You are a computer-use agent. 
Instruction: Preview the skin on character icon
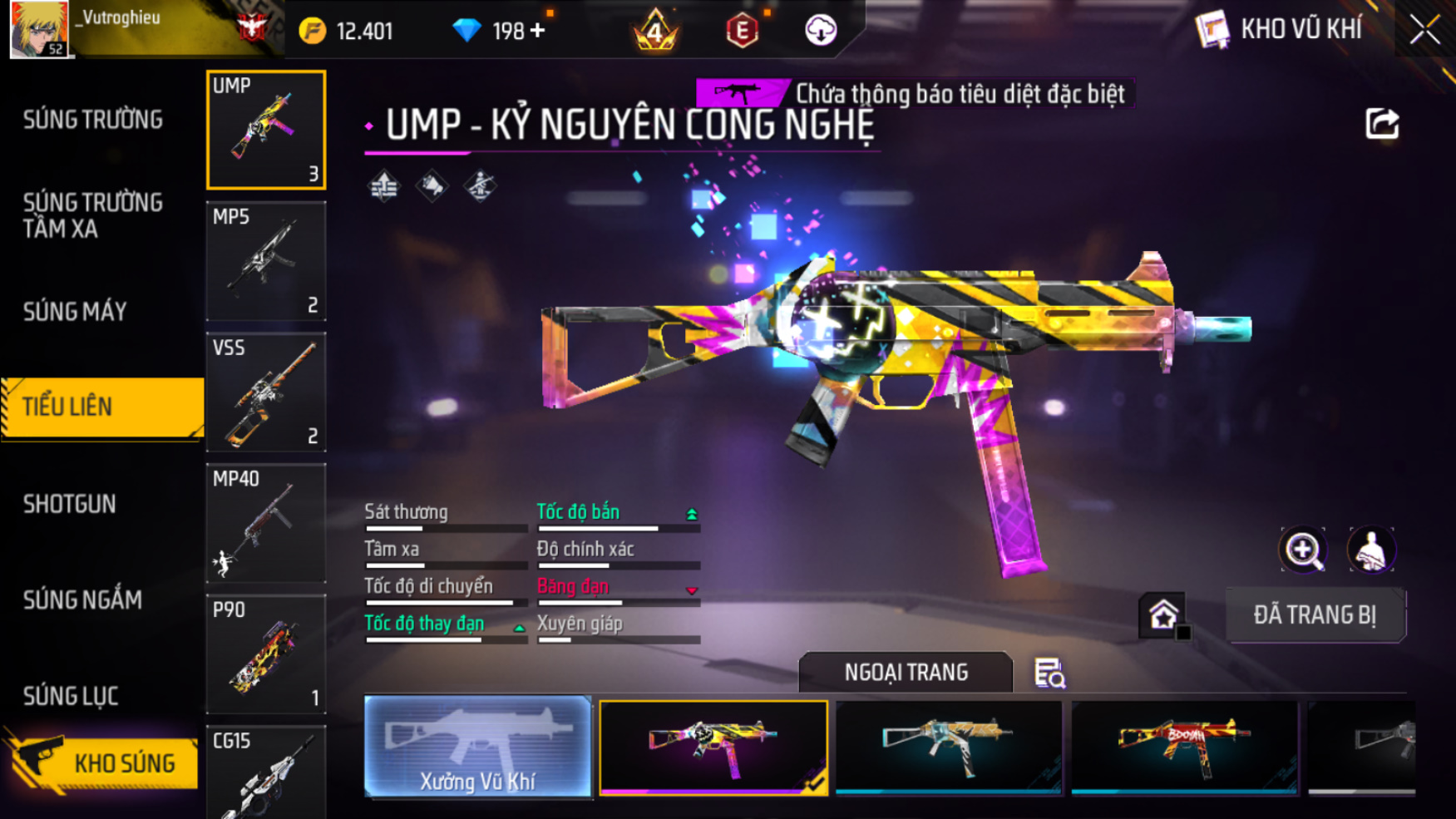click(1370, 550)
